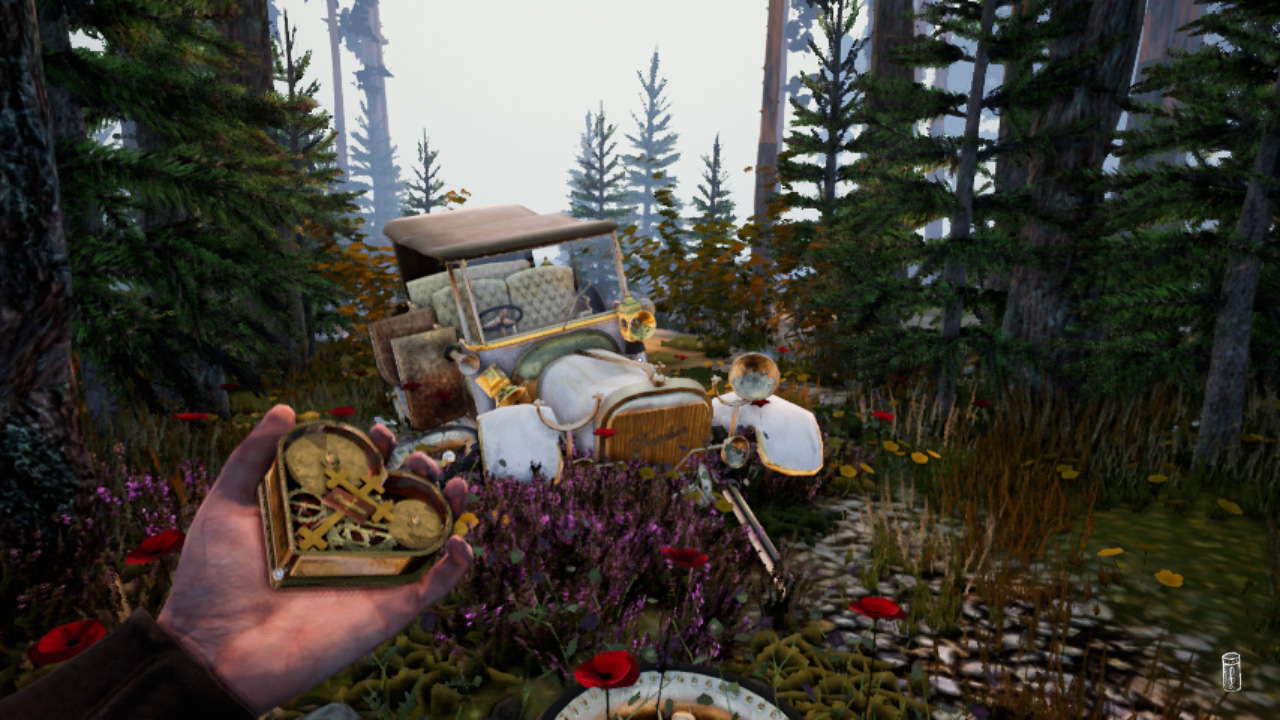This screenshot has width=1280, height=720.
Task: Flip the latch on the heart trinket
Action: 277,573
